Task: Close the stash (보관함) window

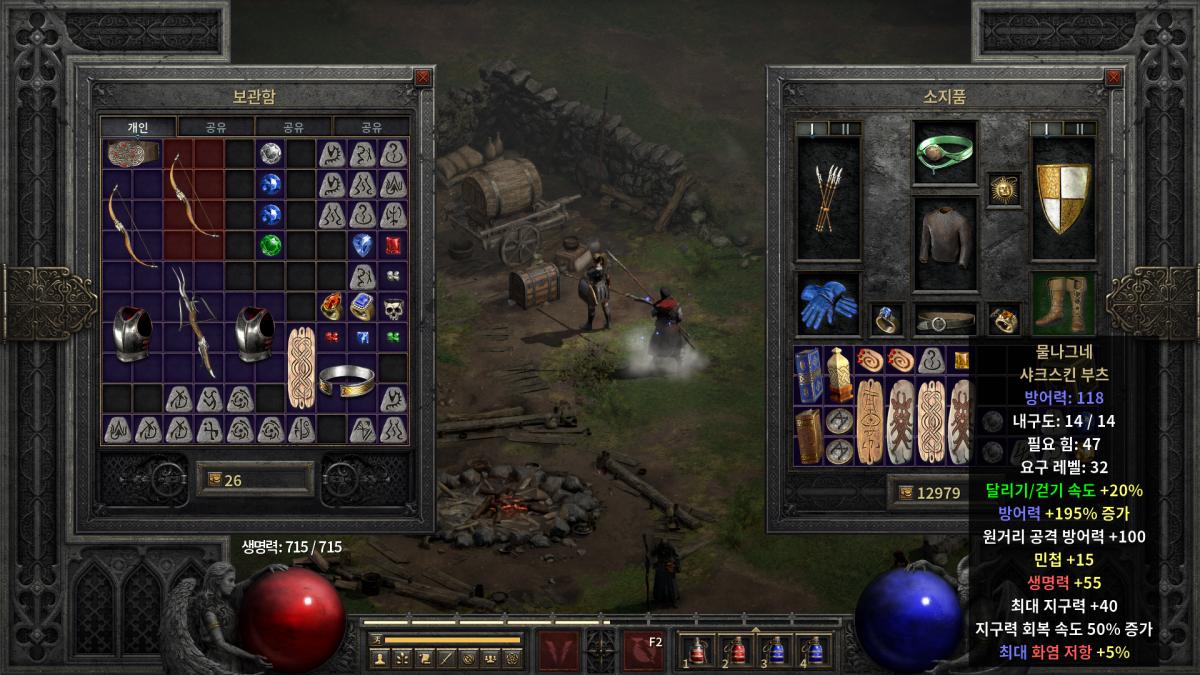Action: click(x=422, y=77)
